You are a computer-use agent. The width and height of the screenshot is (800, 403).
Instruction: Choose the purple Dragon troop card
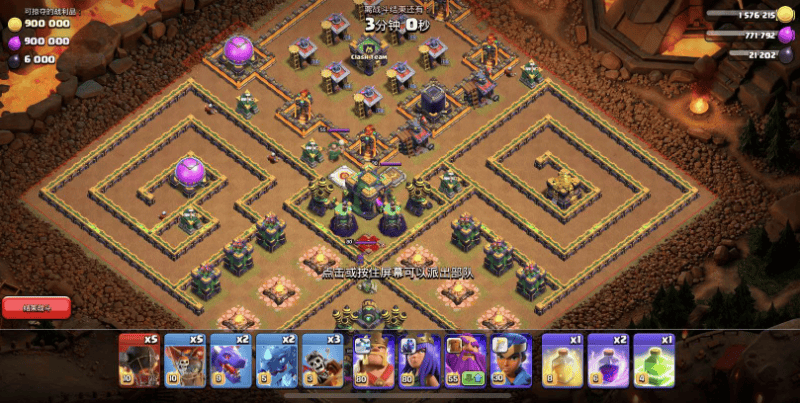(230, 359)
